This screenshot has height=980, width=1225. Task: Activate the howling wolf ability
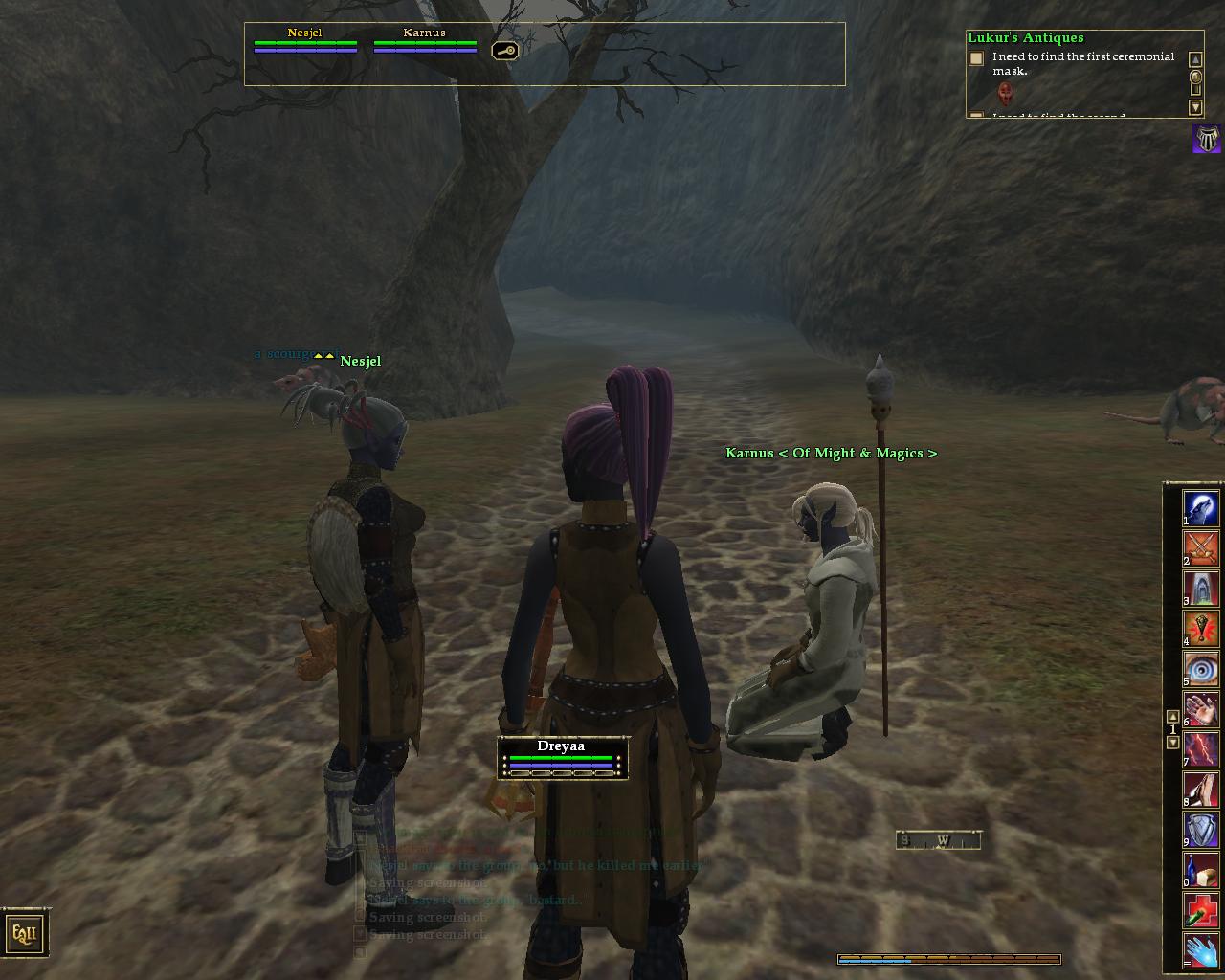(1201, 507)
